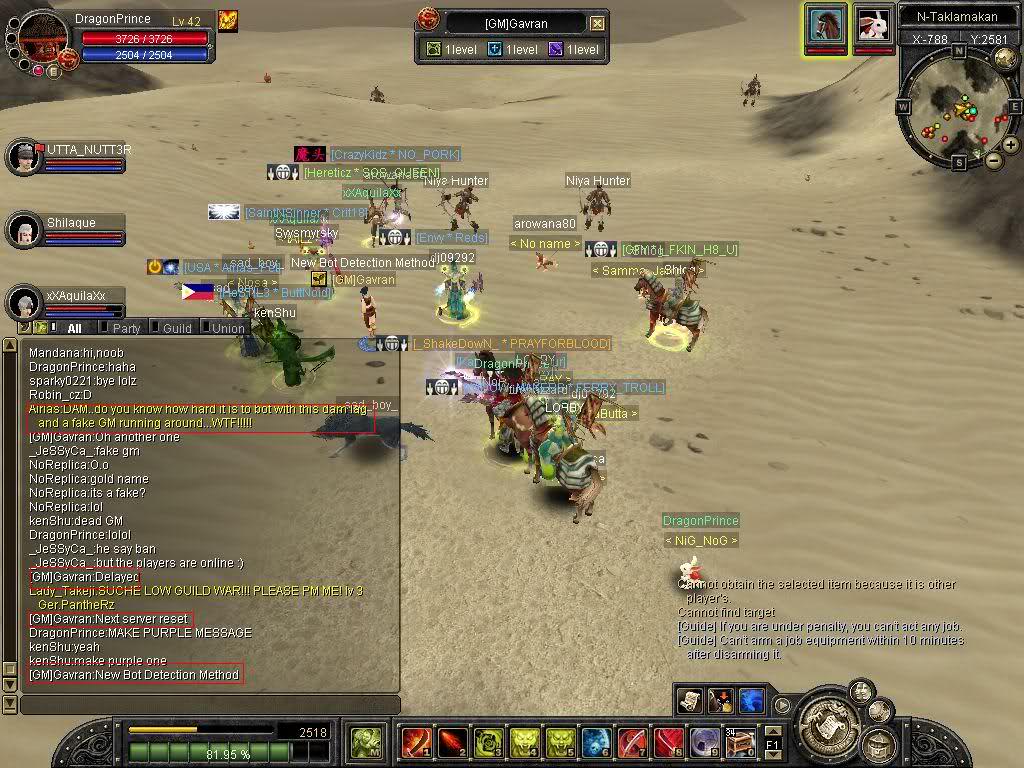Open the Union chat tab

click(x=227, y=328)
